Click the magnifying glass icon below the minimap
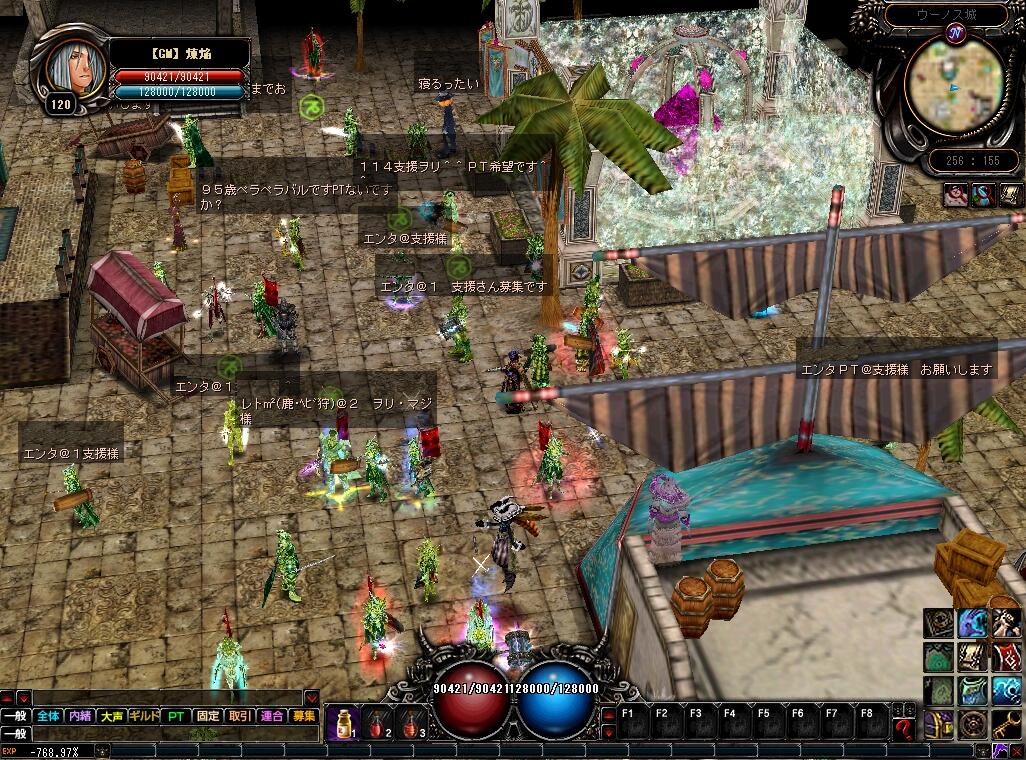This screenshot has width=1026, height=760. [955, 196]
